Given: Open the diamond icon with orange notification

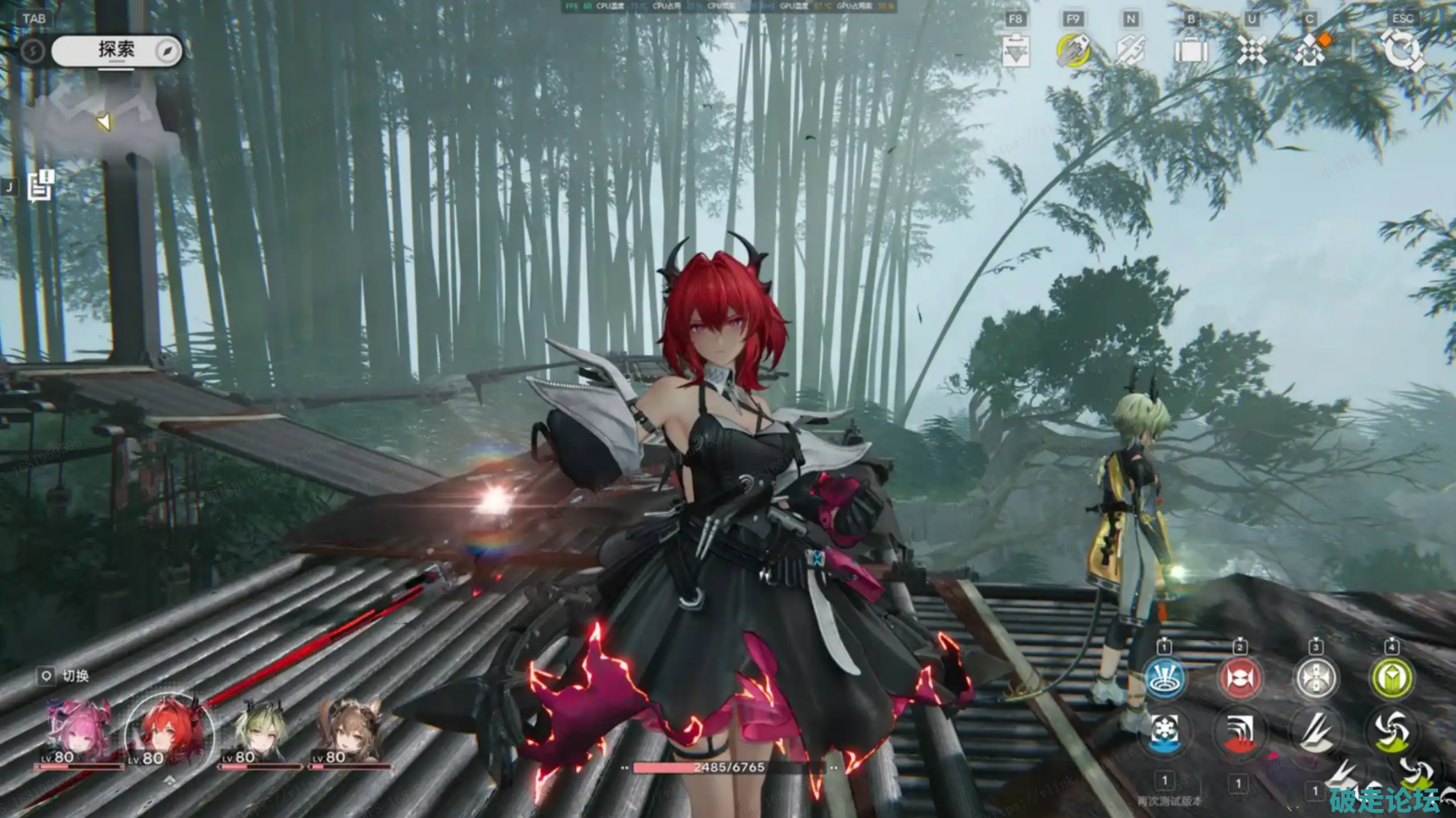Looking at the screenshot, I should pyautogui.click(x=1310, y=52).
